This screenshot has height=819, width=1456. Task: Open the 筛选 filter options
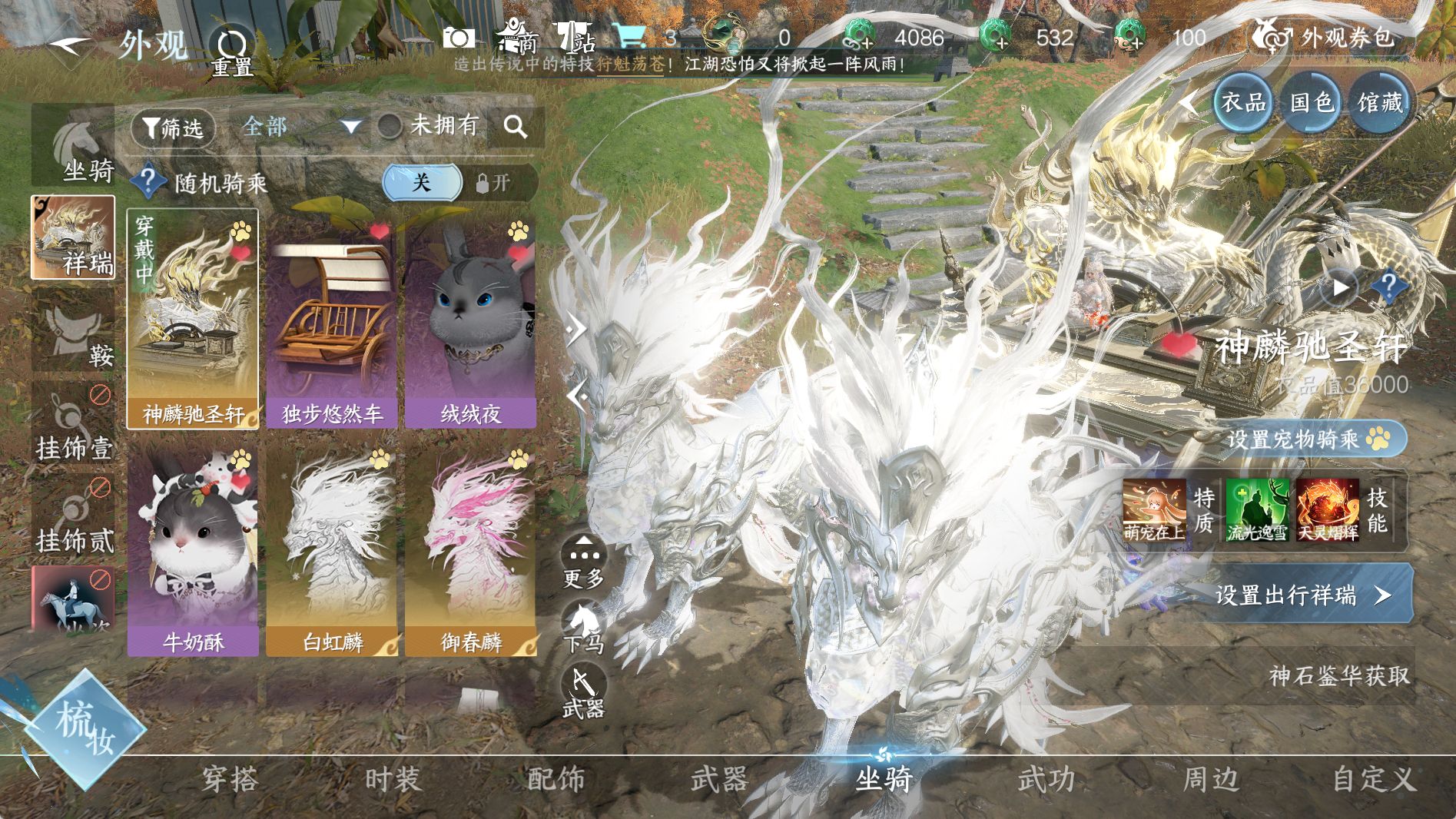tap(173, 127)
